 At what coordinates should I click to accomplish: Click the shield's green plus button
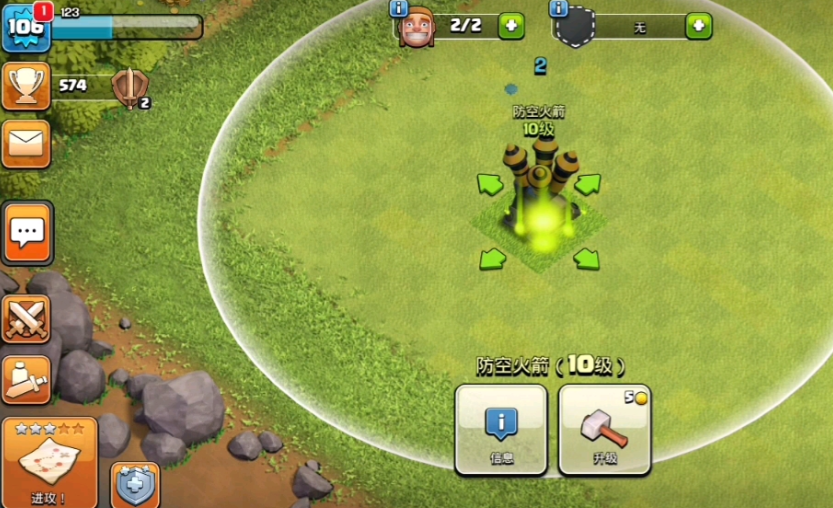(x=699, y=26)
